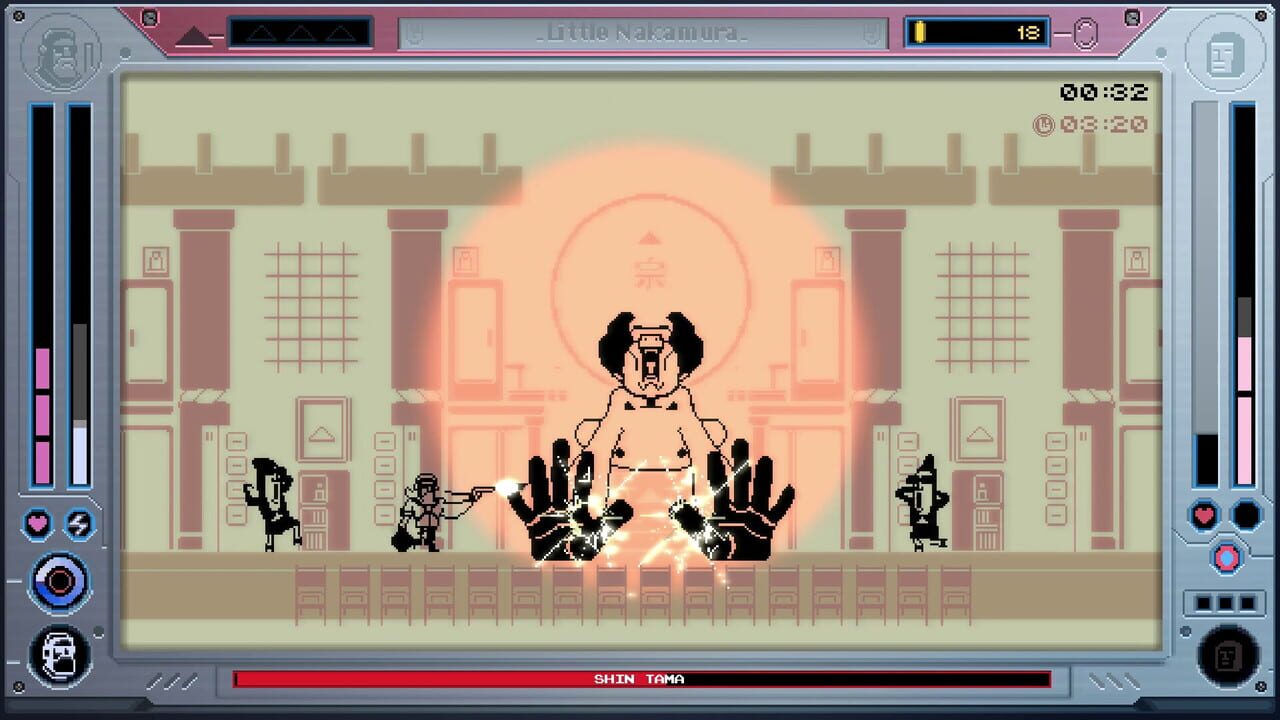Toggle the small round light beside the left portrait
1280x720 pixels.
coord(125,52)
